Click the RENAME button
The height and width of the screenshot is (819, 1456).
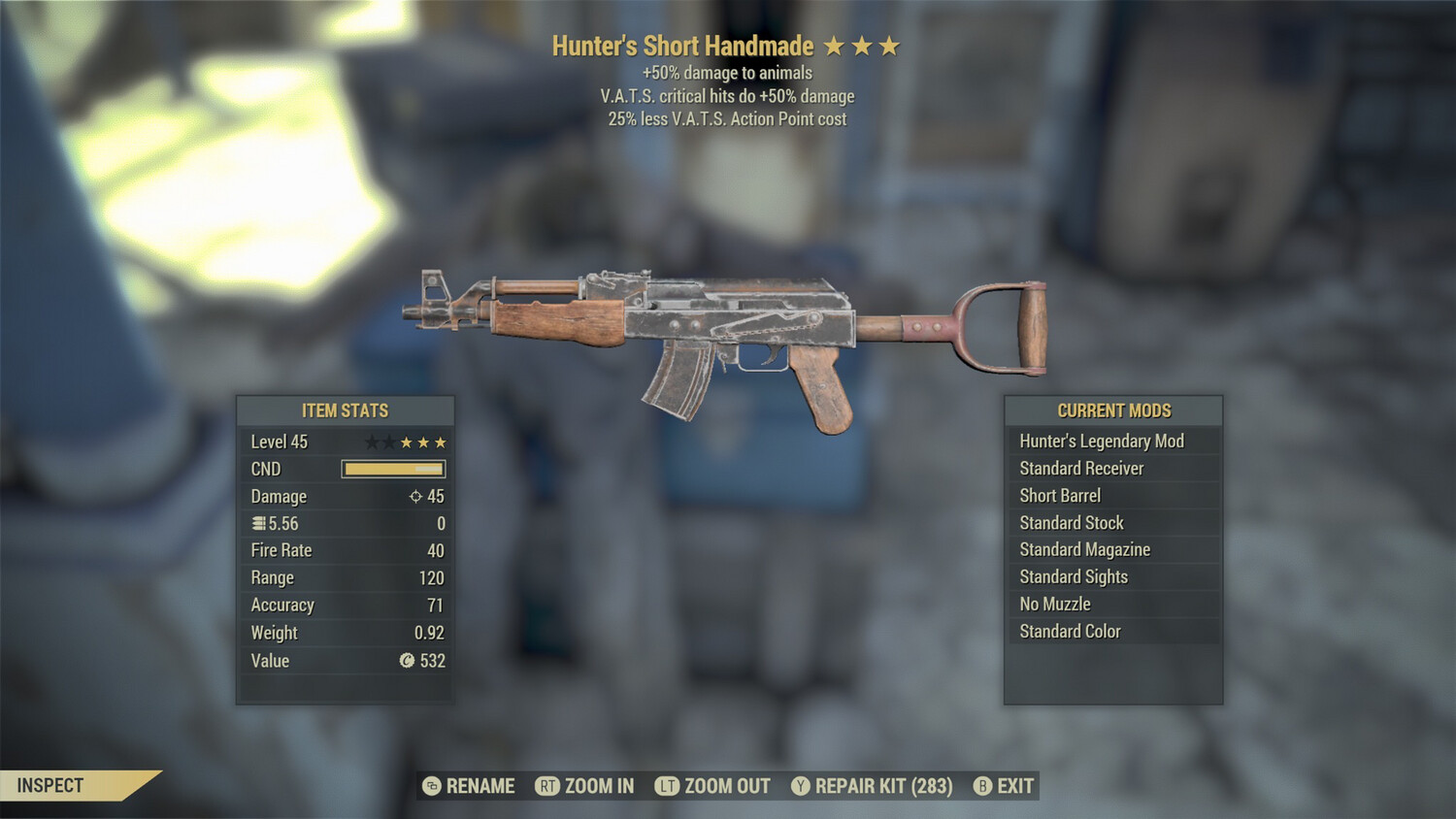click(478, 786)
